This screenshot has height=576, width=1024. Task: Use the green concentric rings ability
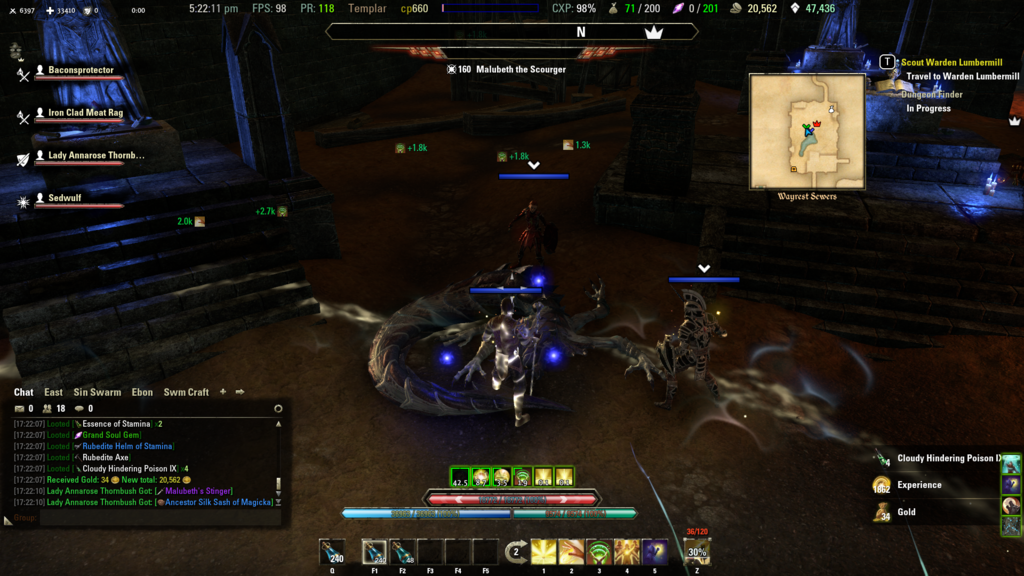600,551
